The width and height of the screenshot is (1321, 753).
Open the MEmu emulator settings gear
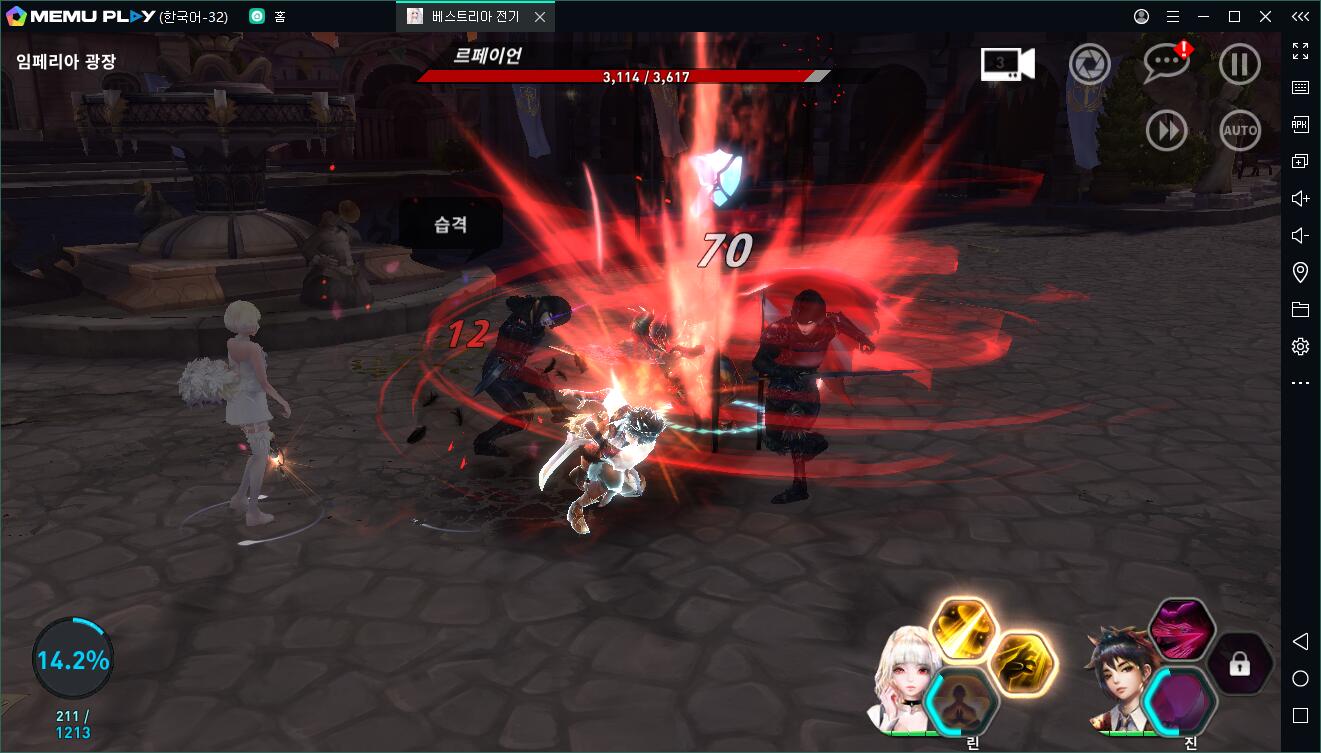1300,347
